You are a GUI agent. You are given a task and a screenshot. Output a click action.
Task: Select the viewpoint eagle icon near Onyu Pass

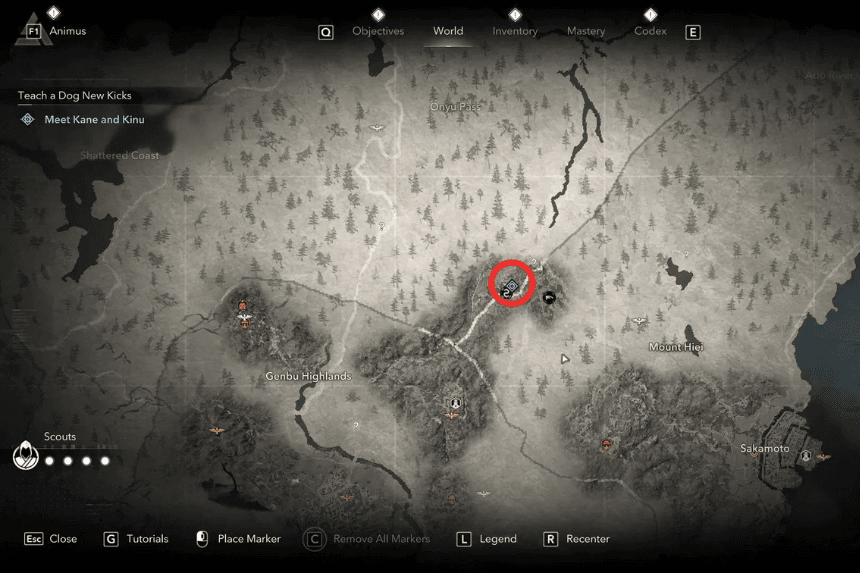point(376,127)
